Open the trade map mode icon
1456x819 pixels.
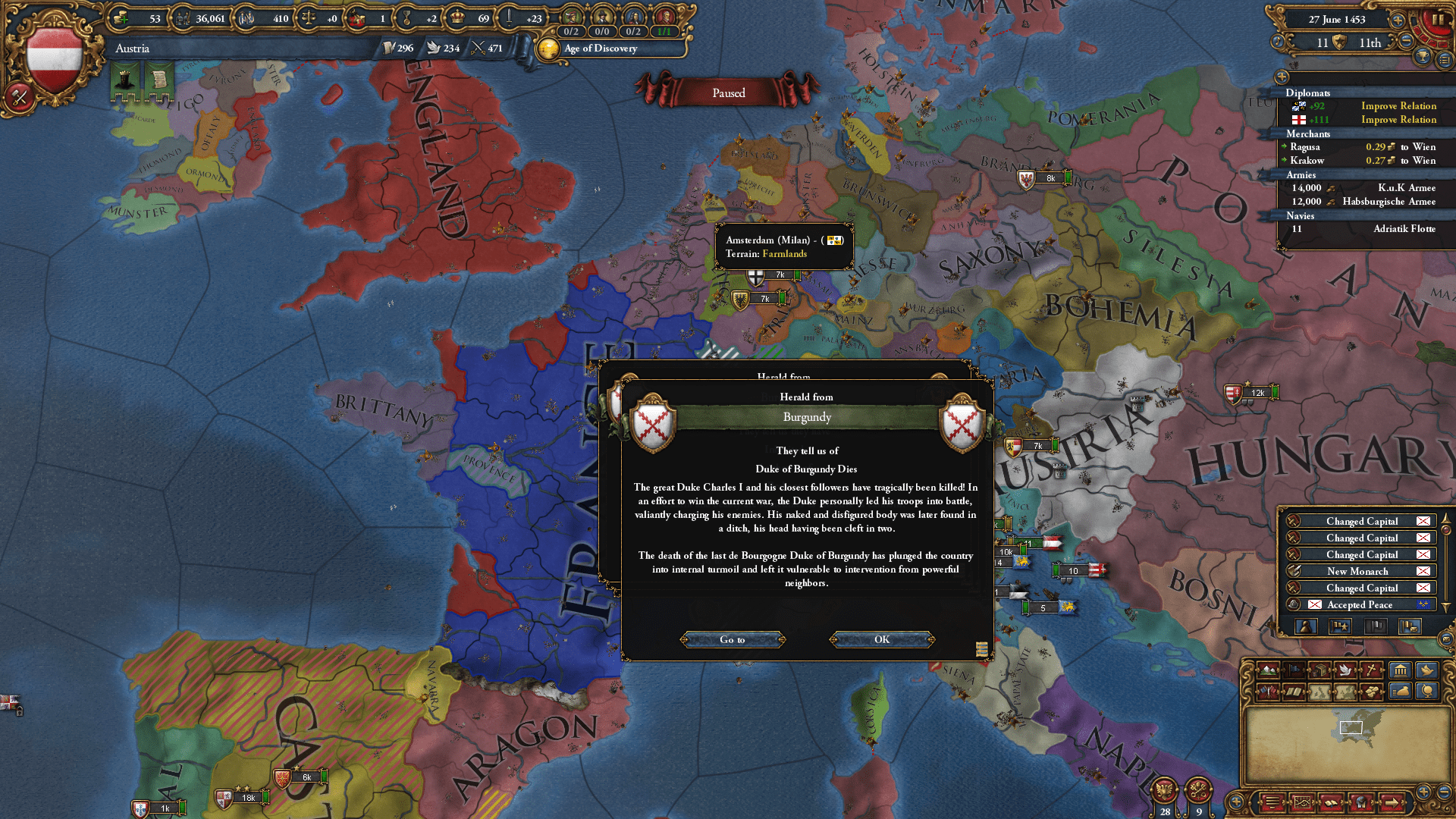[1320, 670]
